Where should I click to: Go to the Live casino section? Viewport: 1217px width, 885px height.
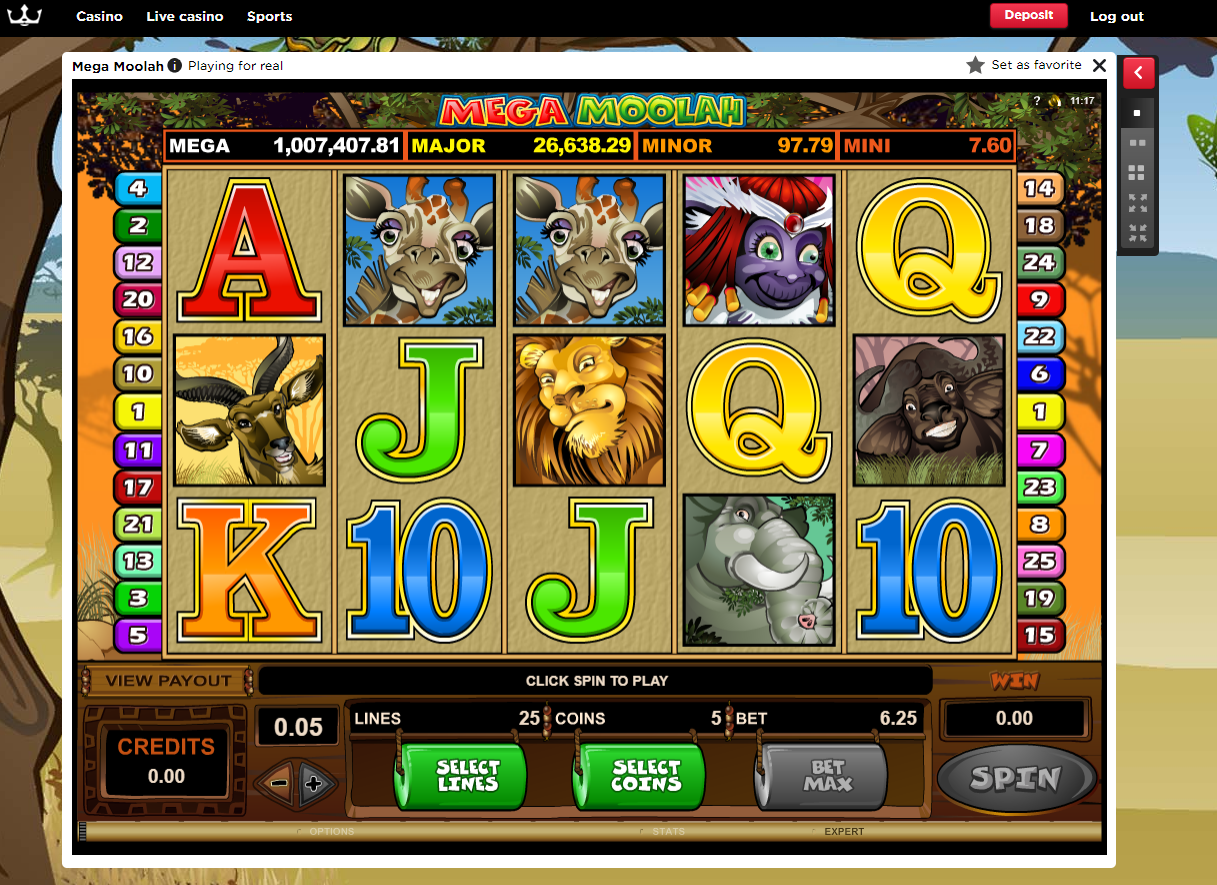tap(185, 16)
